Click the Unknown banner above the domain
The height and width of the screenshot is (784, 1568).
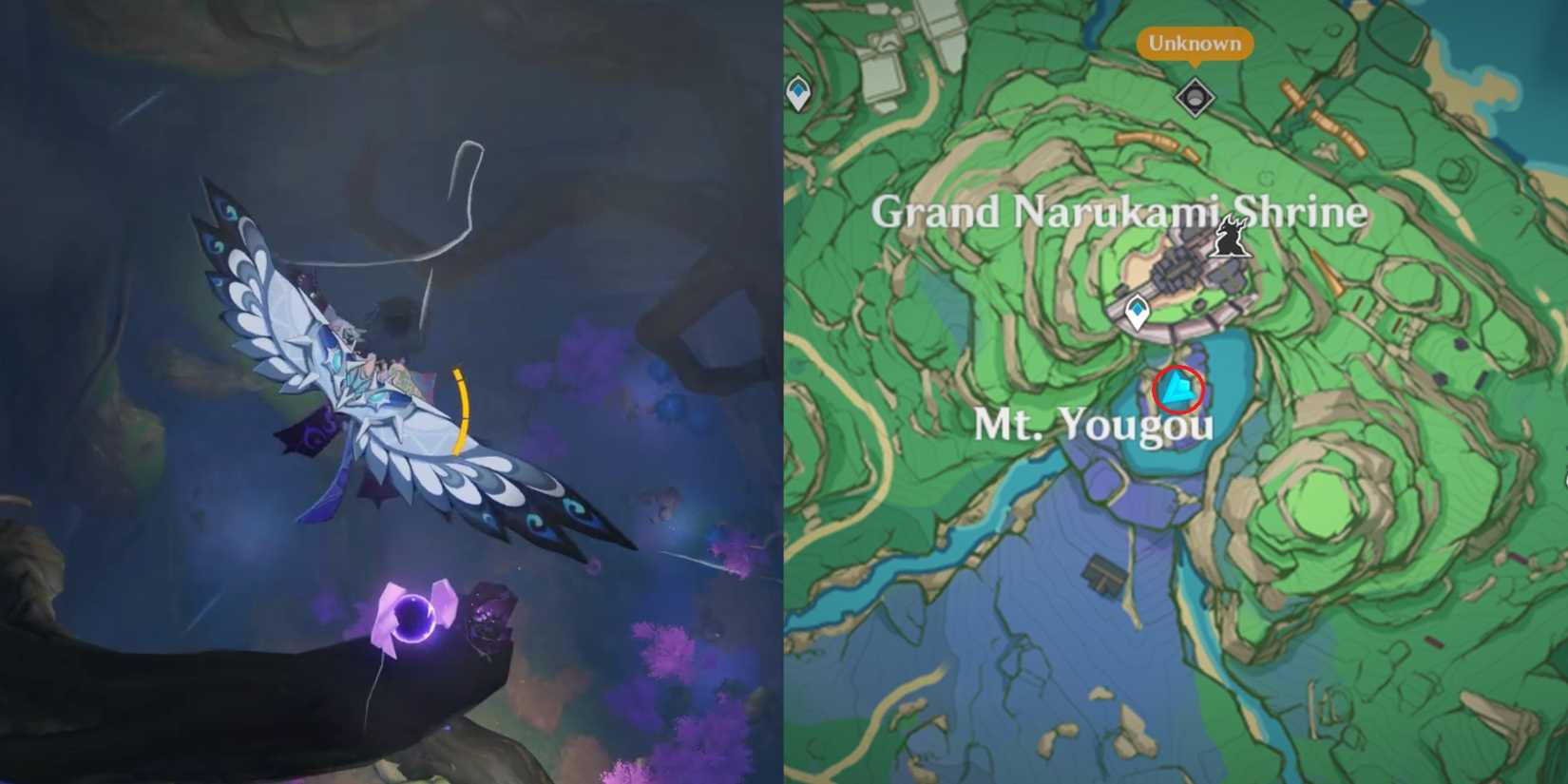[x=1194, y=43]
